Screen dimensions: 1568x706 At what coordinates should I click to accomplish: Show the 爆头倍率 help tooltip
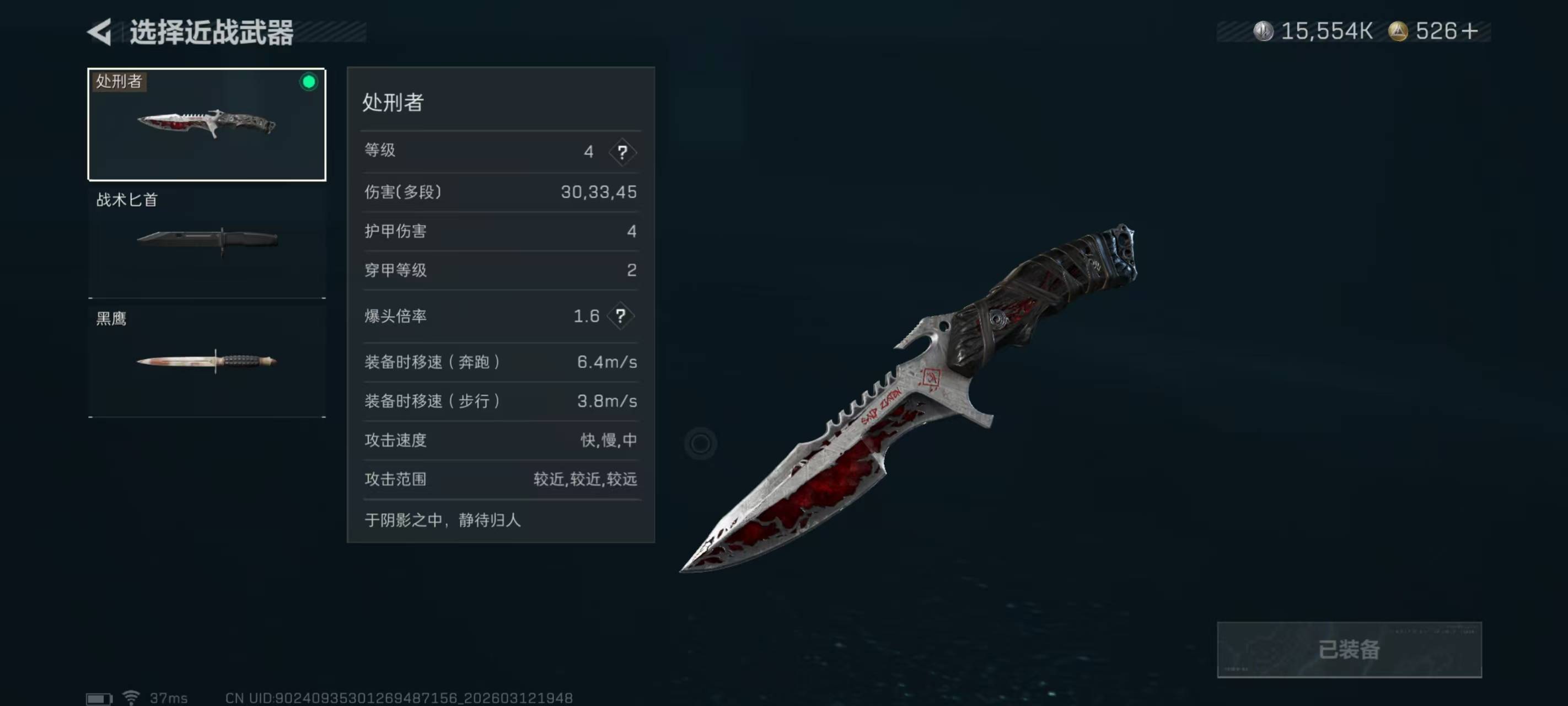pos(620,316)
